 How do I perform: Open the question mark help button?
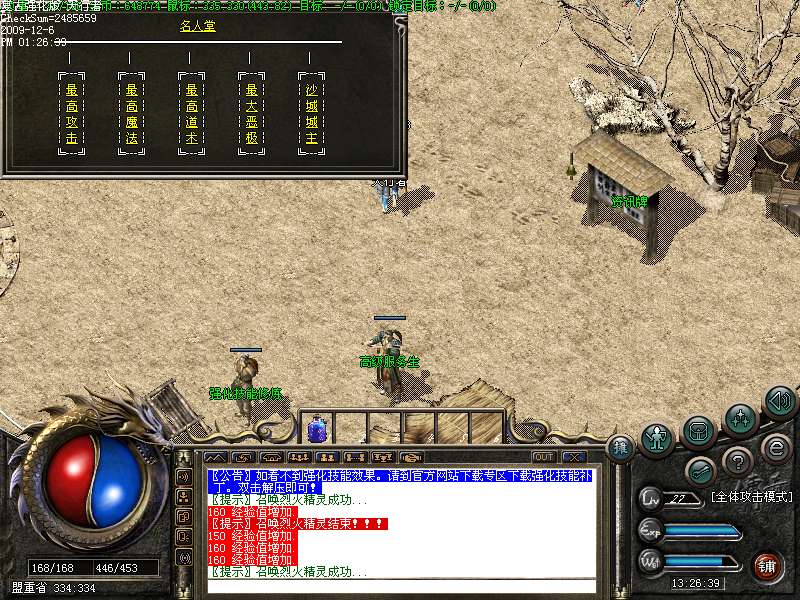738,461
